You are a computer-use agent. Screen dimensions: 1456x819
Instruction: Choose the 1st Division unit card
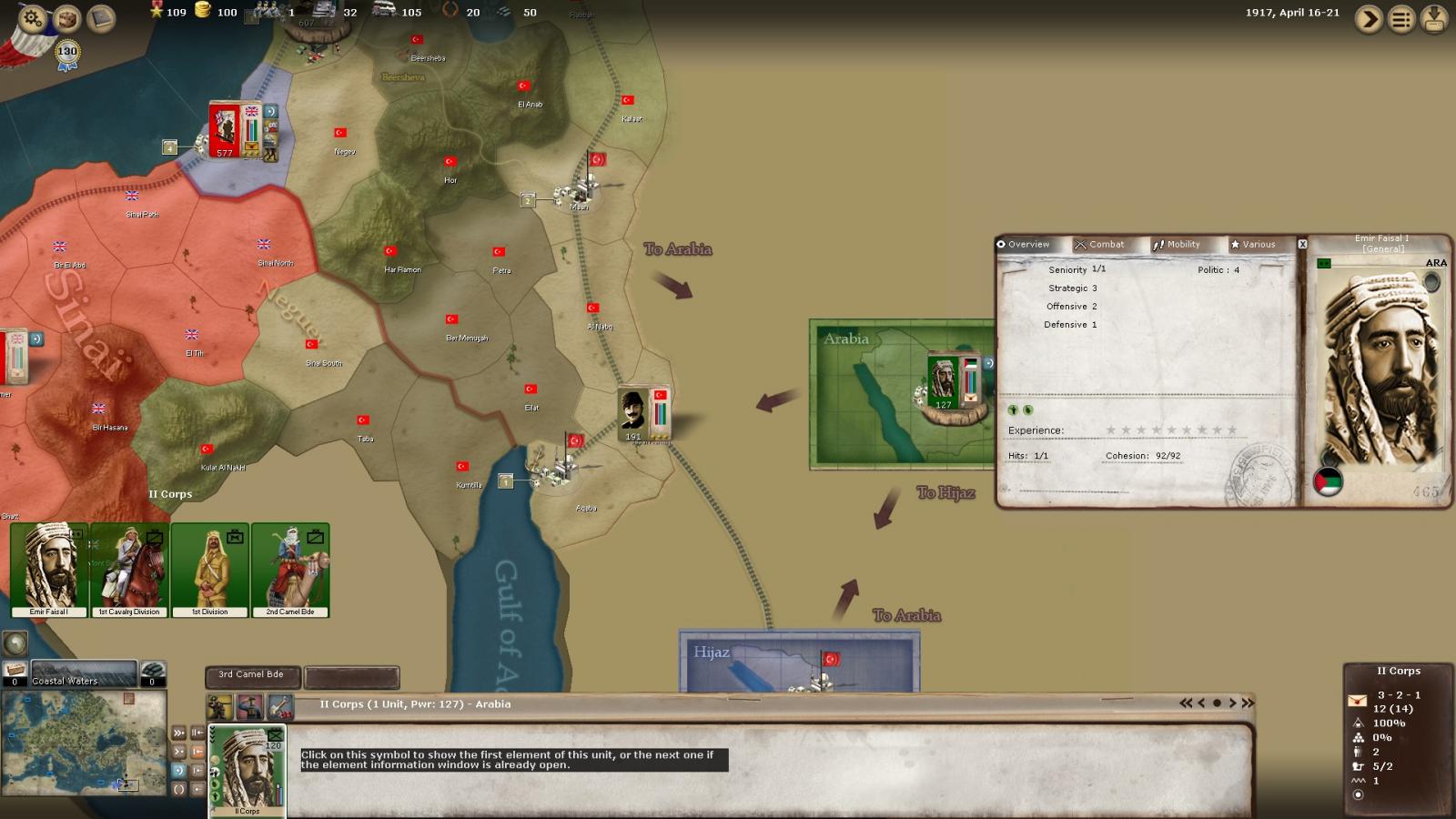(209, 570)
